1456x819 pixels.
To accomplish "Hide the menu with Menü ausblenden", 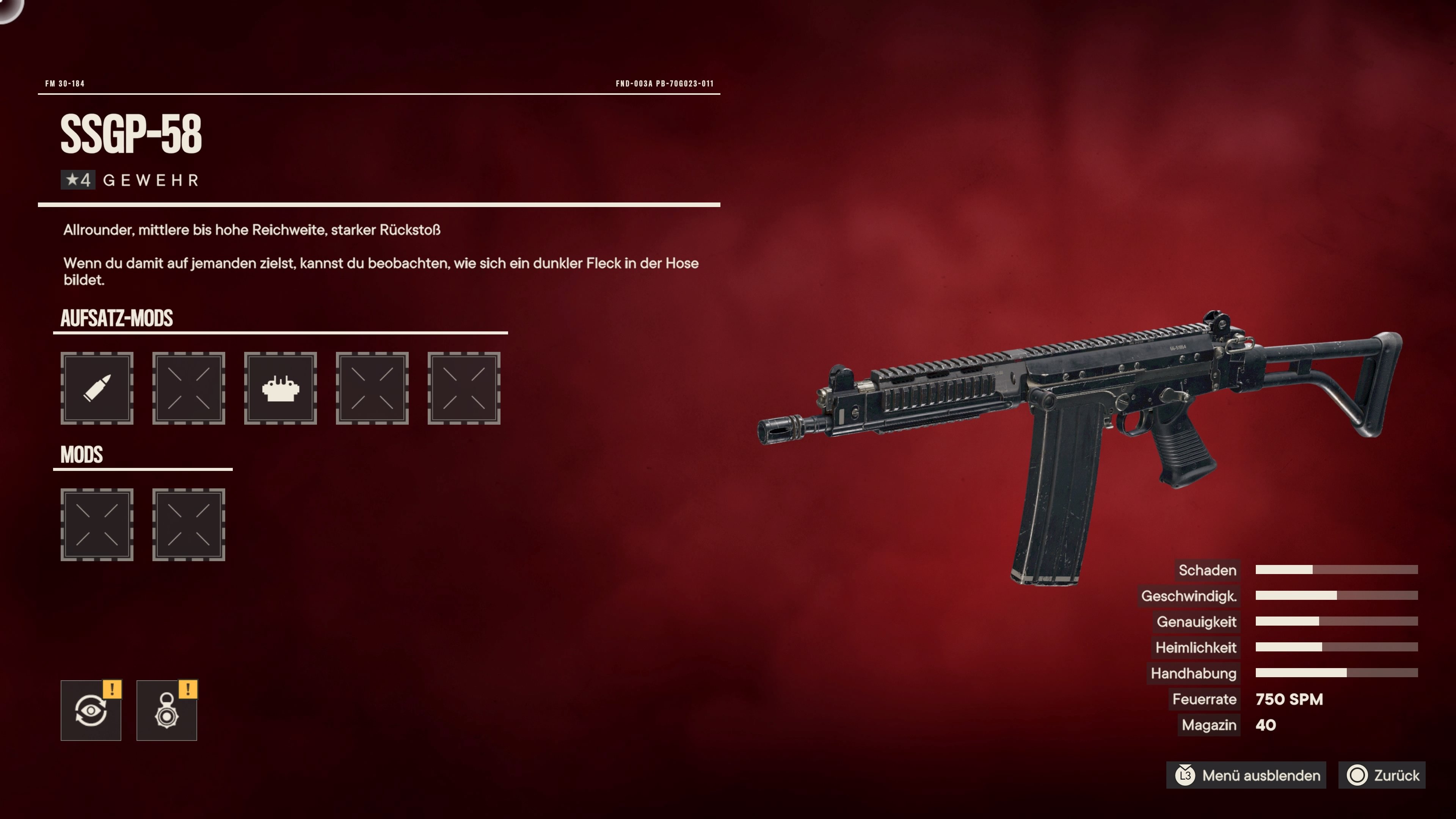I will tap(1248, 775).
